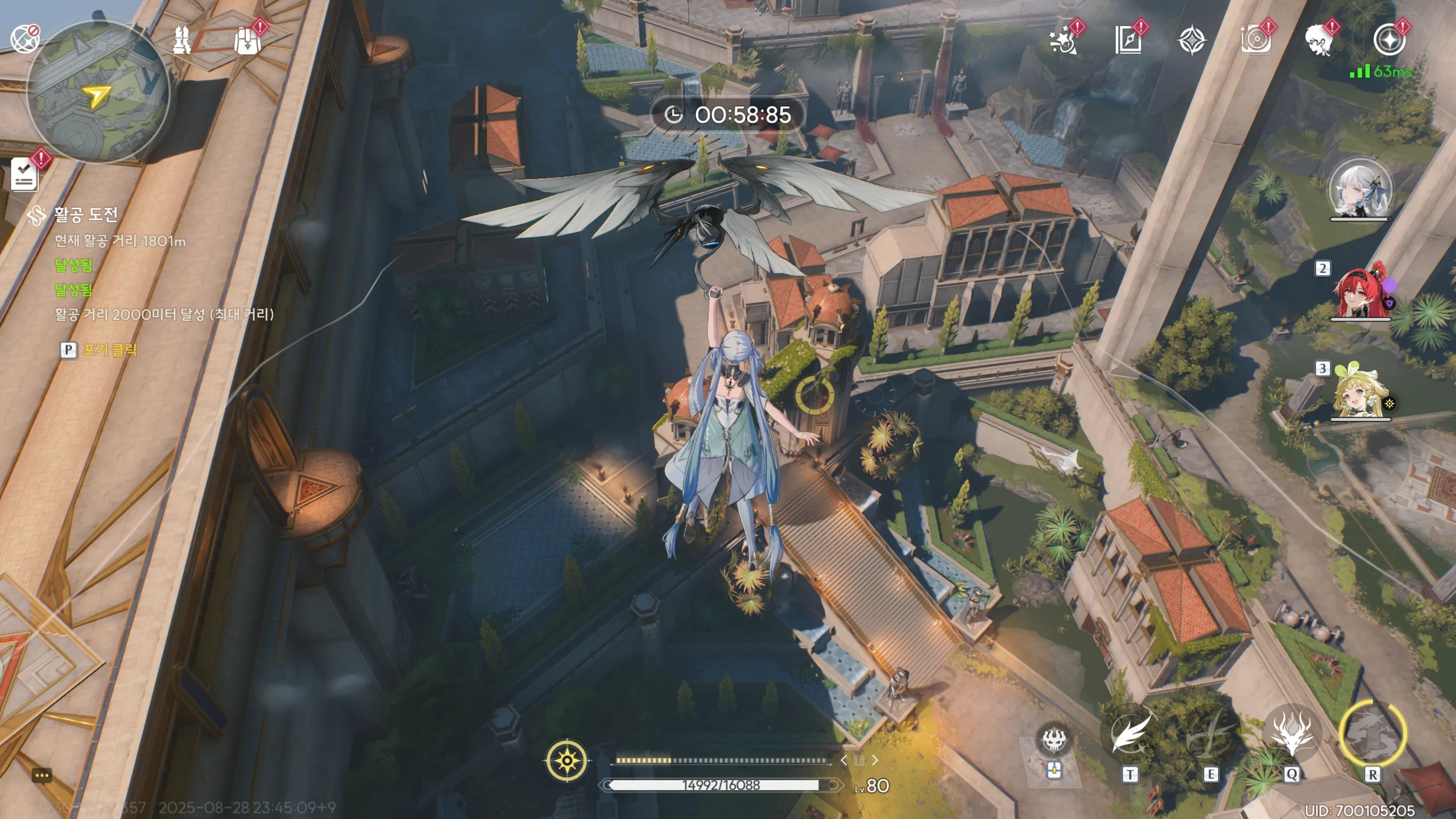
Task: Open the round terminal menu icon
Action: click(x=1389, y=41)
